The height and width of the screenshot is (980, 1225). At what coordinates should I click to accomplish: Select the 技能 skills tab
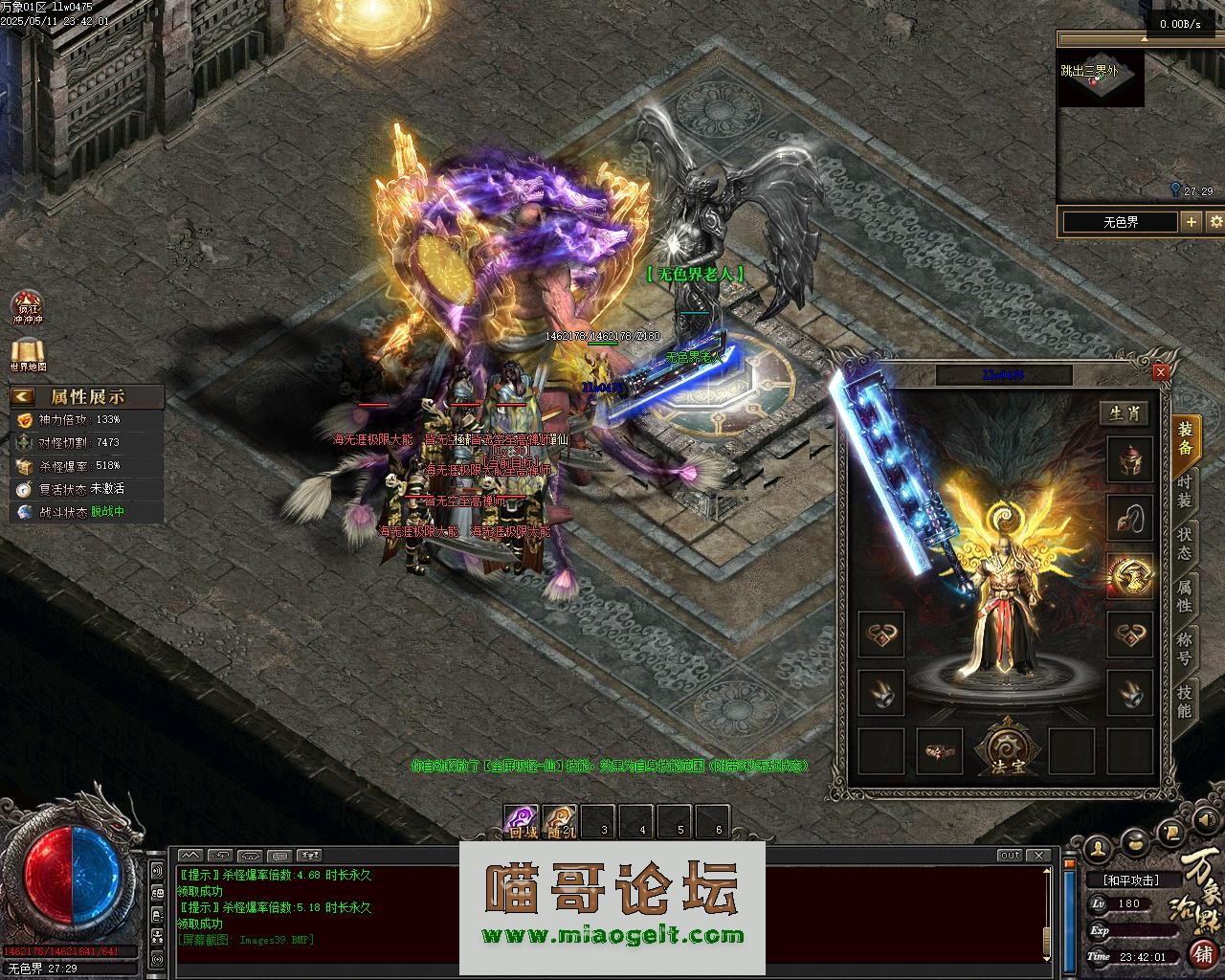[x=1185, y=702]
